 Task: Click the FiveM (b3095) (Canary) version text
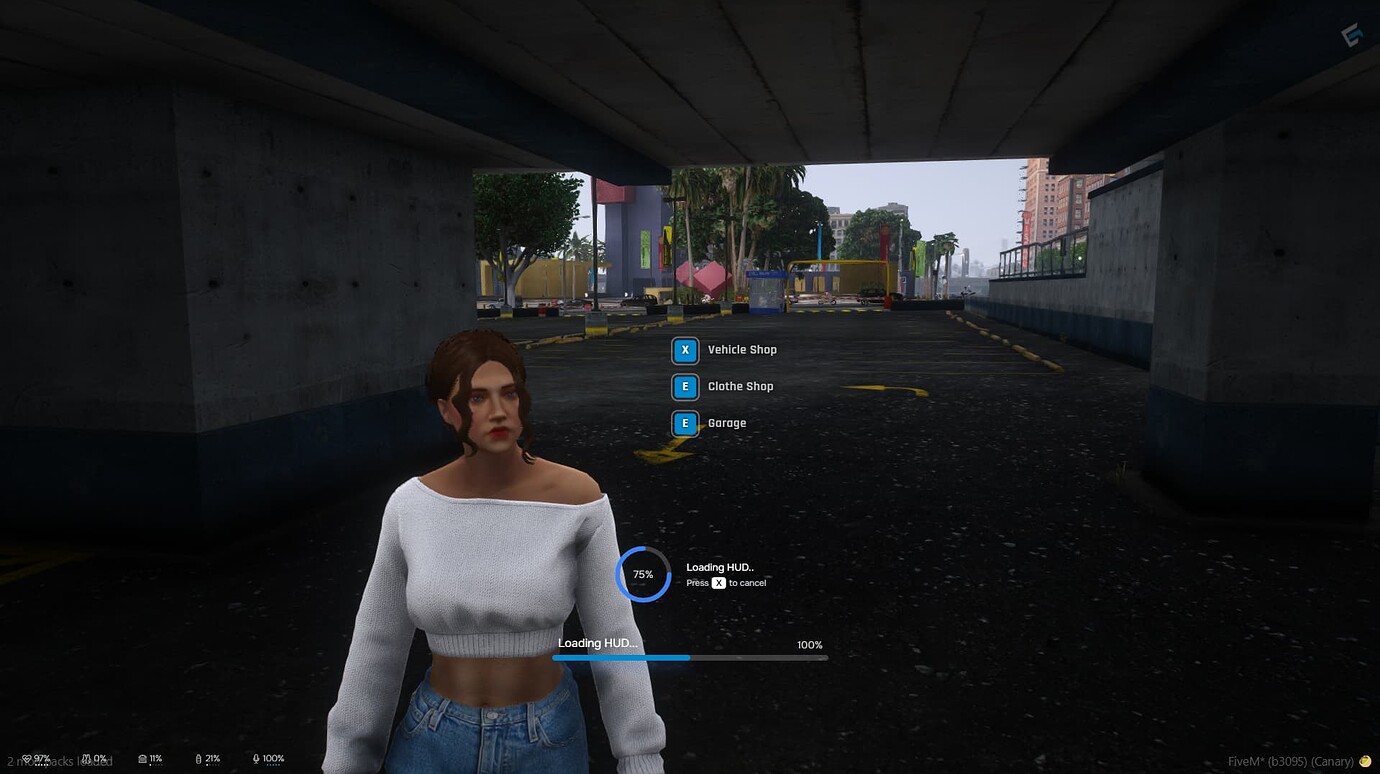[1291, 761]
